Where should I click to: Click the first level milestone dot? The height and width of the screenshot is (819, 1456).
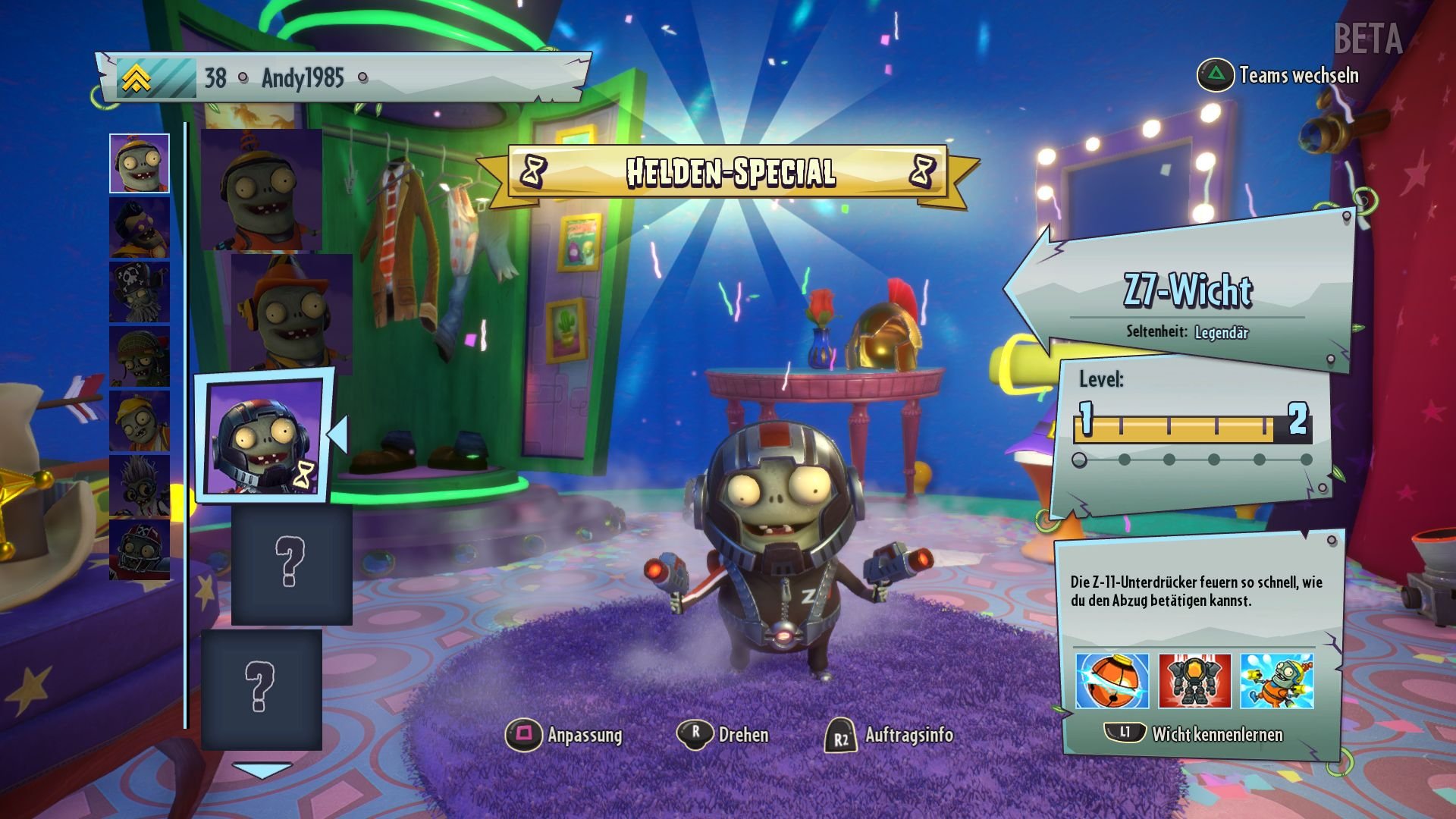(x=1080, y=459)
